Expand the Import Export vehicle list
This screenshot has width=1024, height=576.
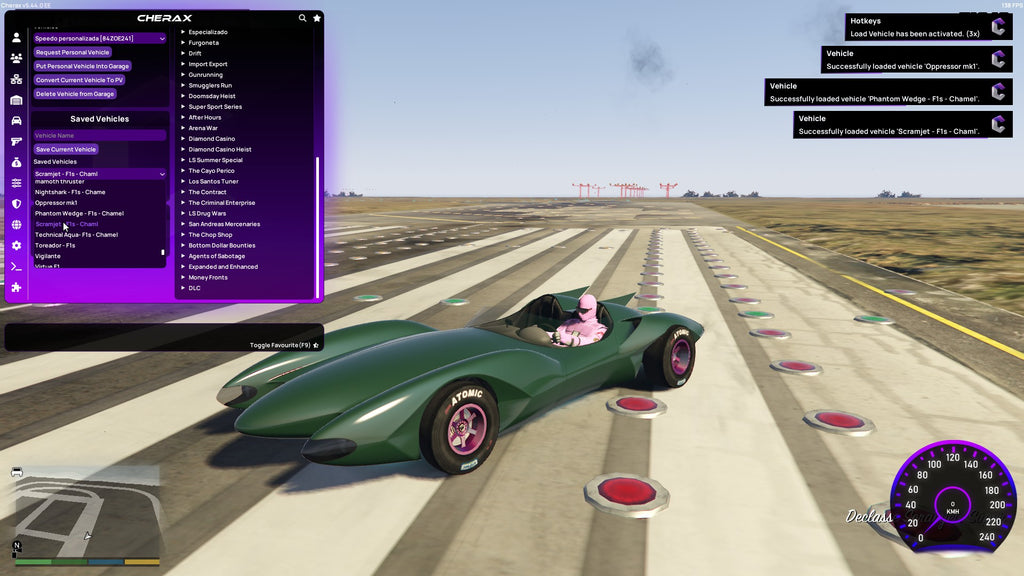(x=208, y=64)
